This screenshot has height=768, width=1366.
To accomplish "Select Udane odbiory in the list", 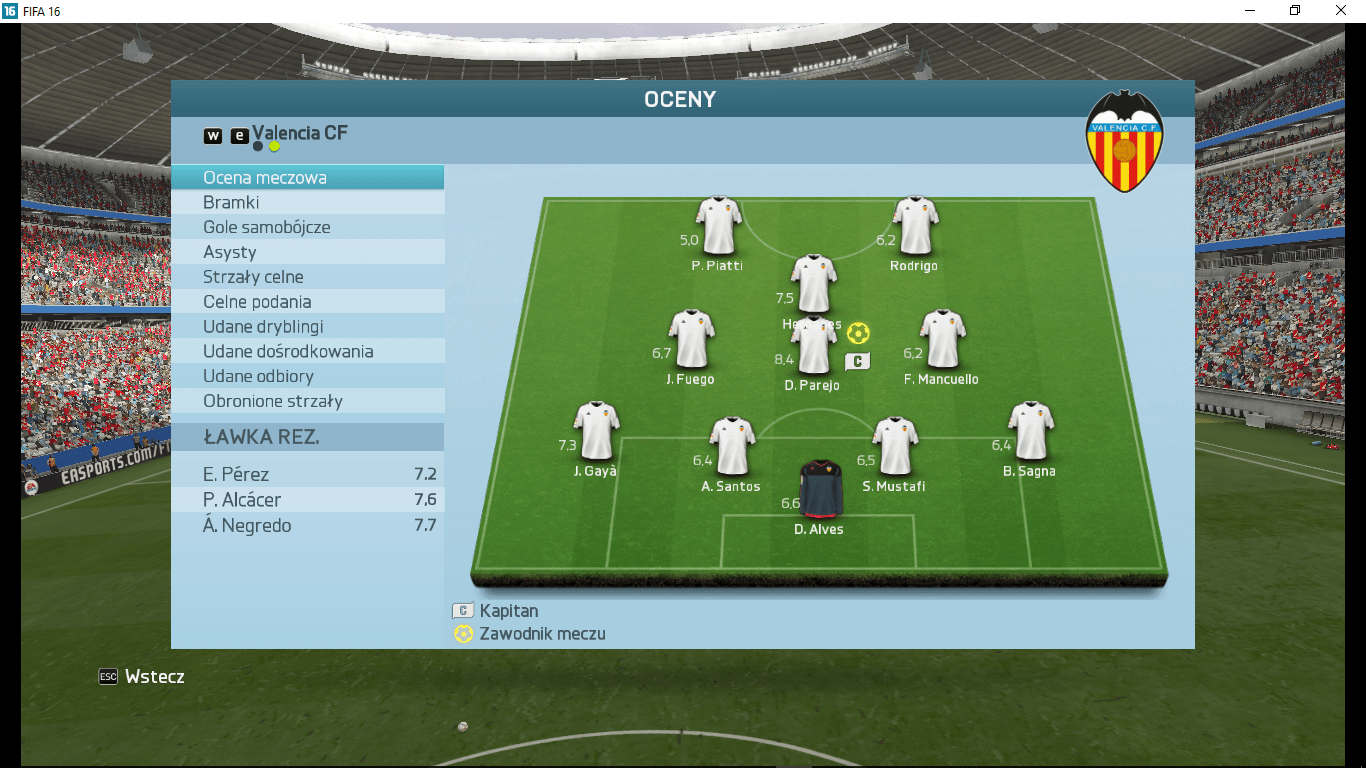I will pos(307,377).
